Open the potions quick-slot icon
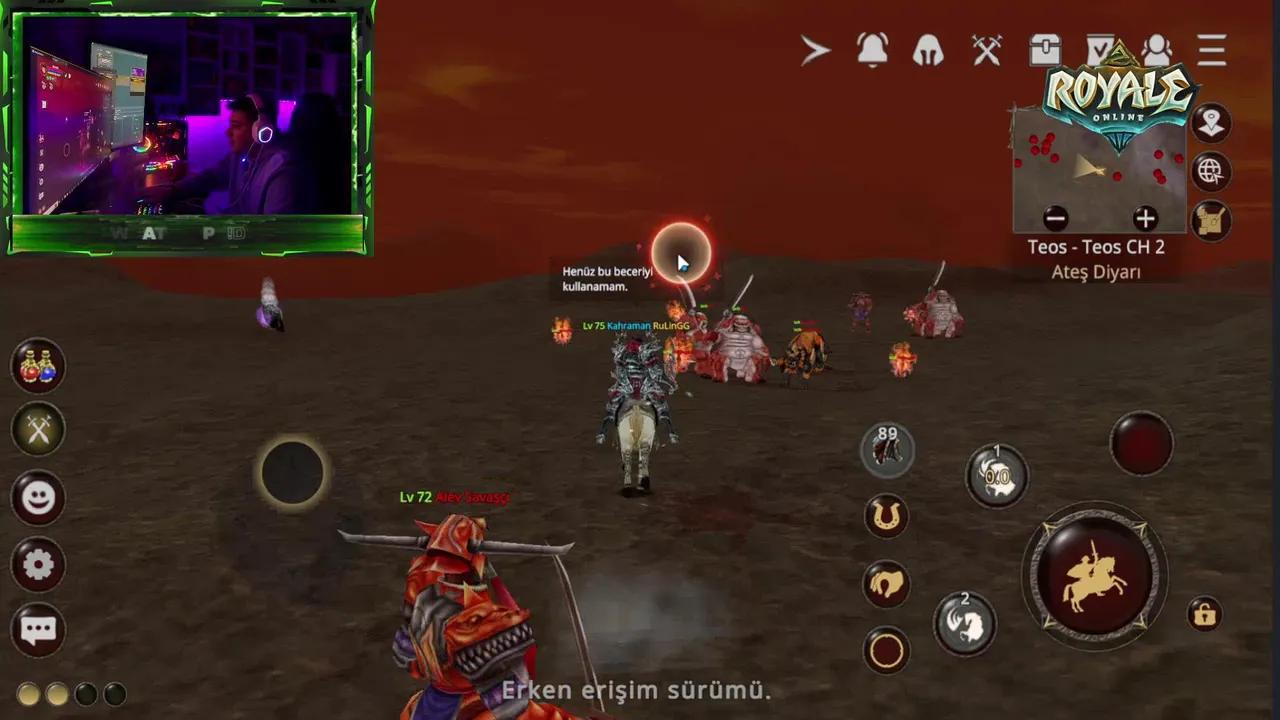The image size is (1280, 720). (x=37, y=367)
